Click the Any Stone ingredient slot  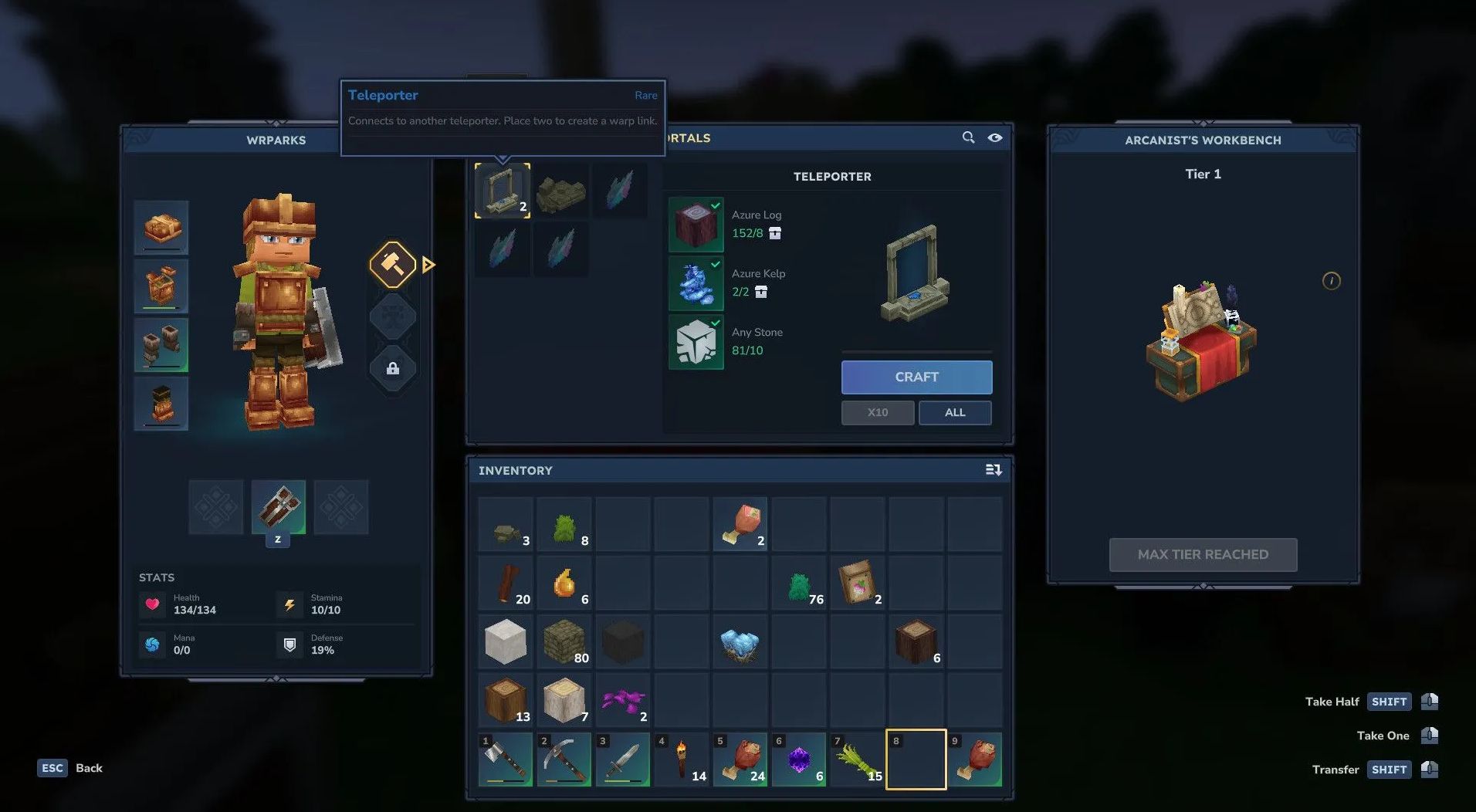coord(696,342)
